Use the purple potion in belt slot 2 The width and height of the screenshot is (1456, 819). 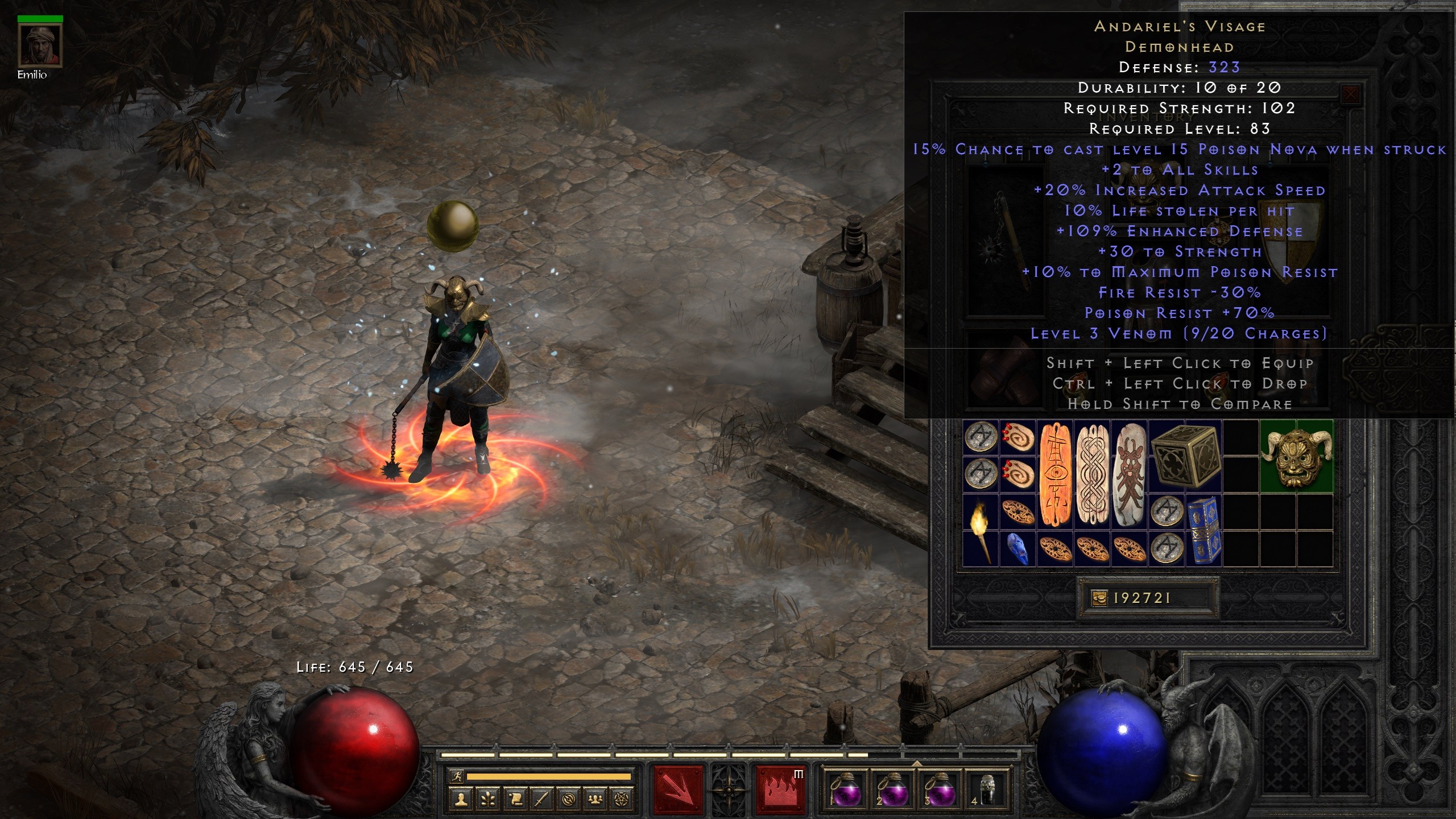pyautogui.click(x=891, y=791)
